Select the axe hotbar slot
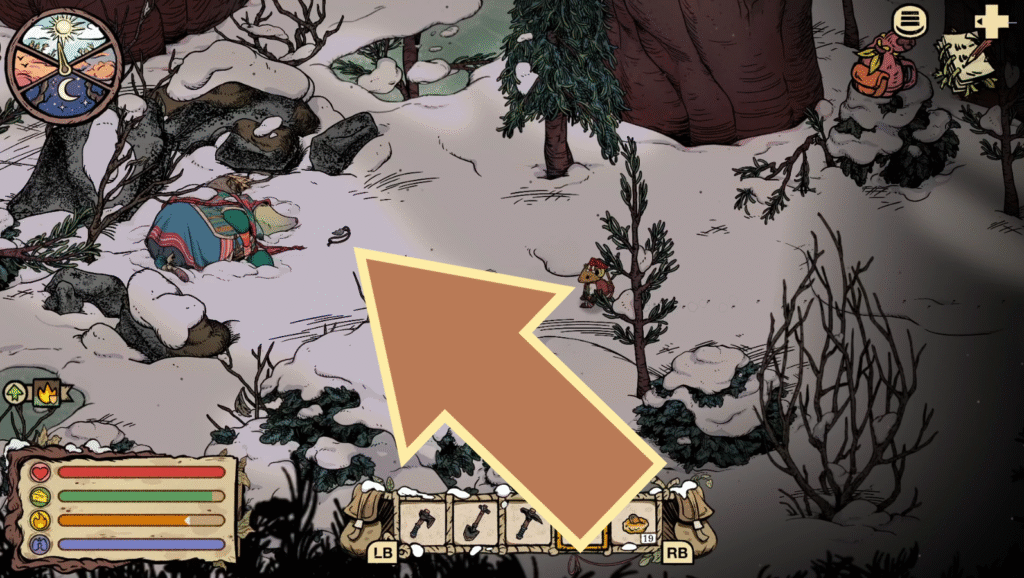The height and width of the screenshot is (578, 1024). (422, 522)
